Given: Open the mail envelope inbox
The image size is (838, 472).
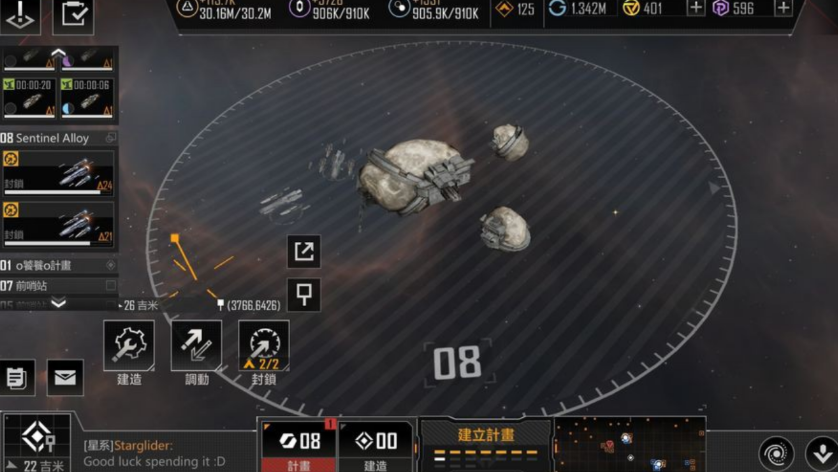Looking at the screenshot, I should 65,377.
